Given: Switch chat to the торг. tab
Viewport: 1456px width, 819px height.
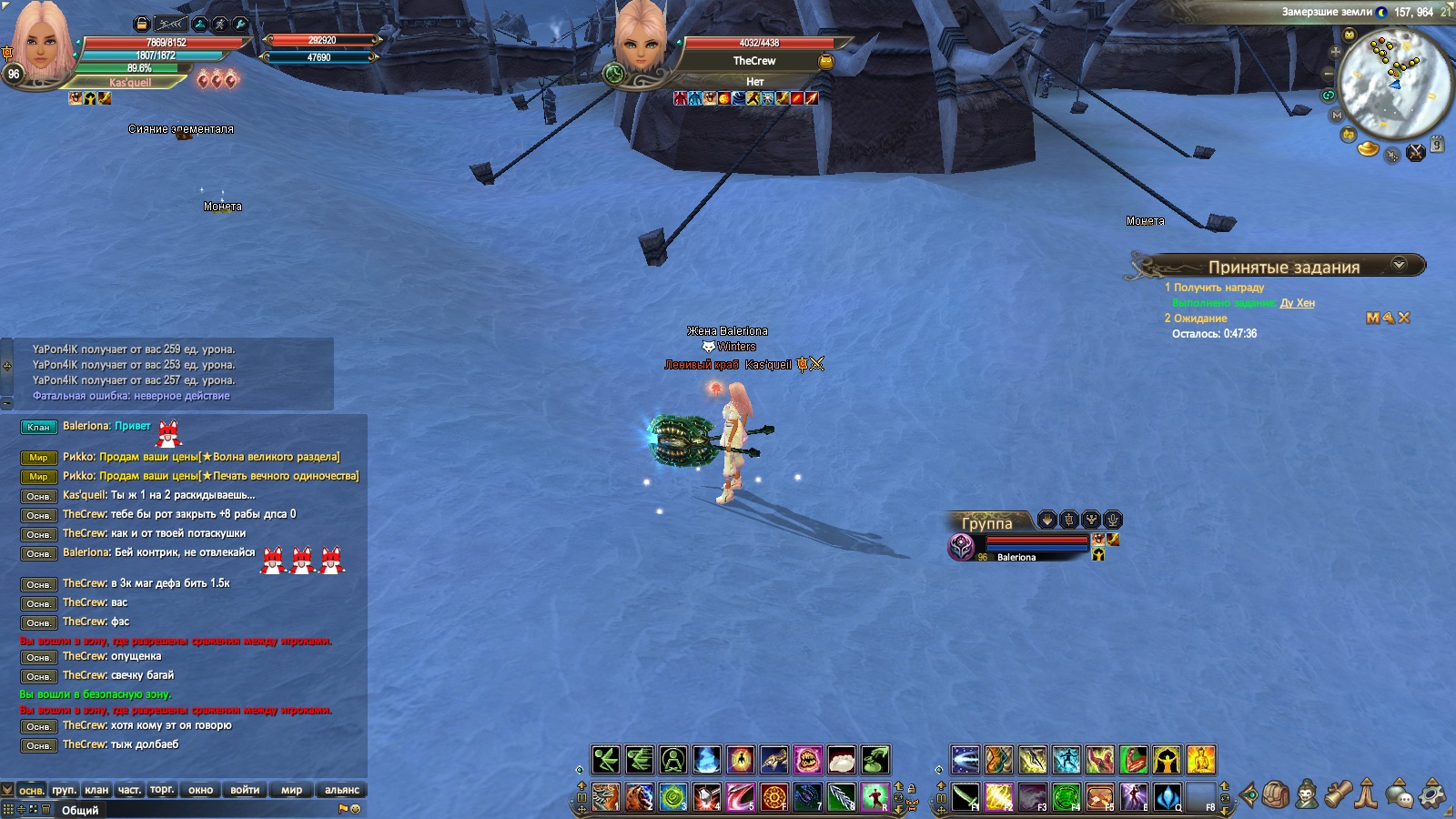Looking at the screenshot, I should [x=162, y=790].
